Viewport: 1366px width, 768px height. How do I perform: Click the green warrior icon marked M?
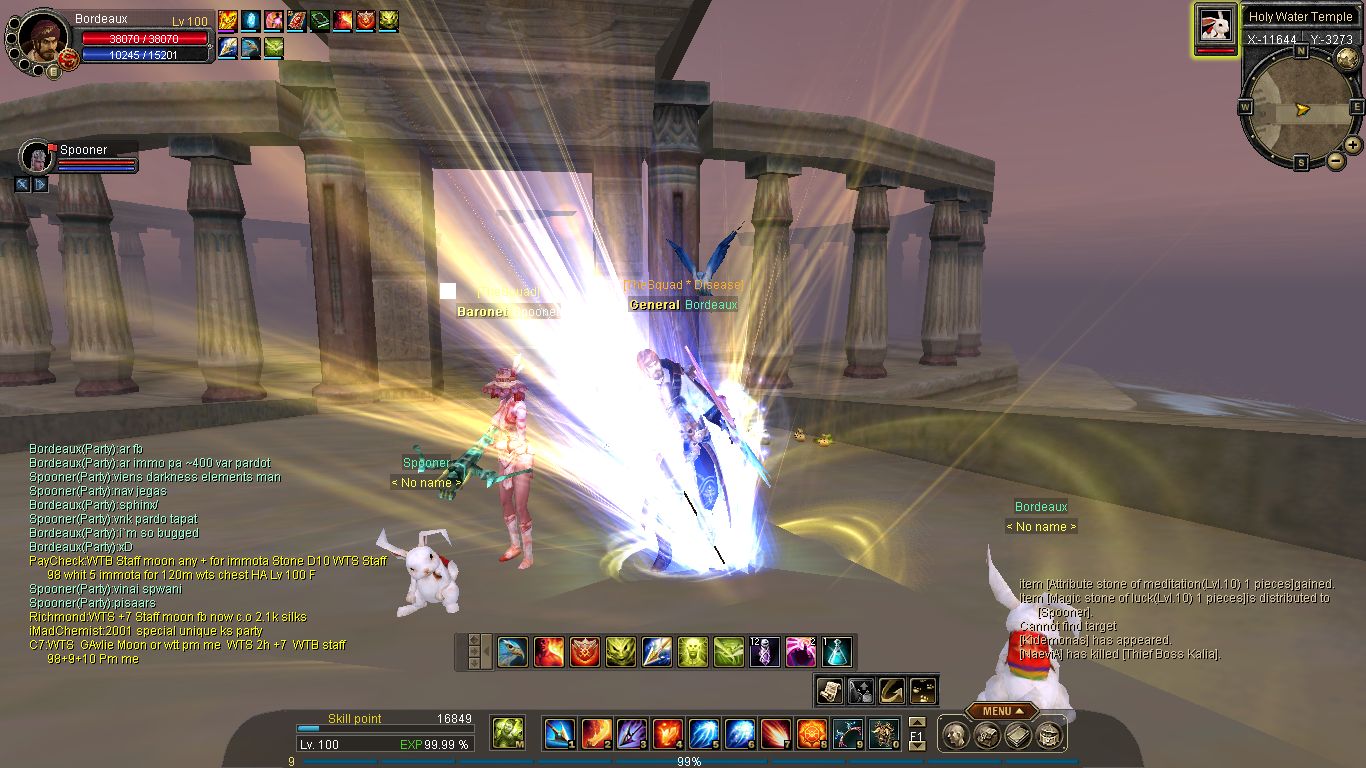(x=508, y=733)
